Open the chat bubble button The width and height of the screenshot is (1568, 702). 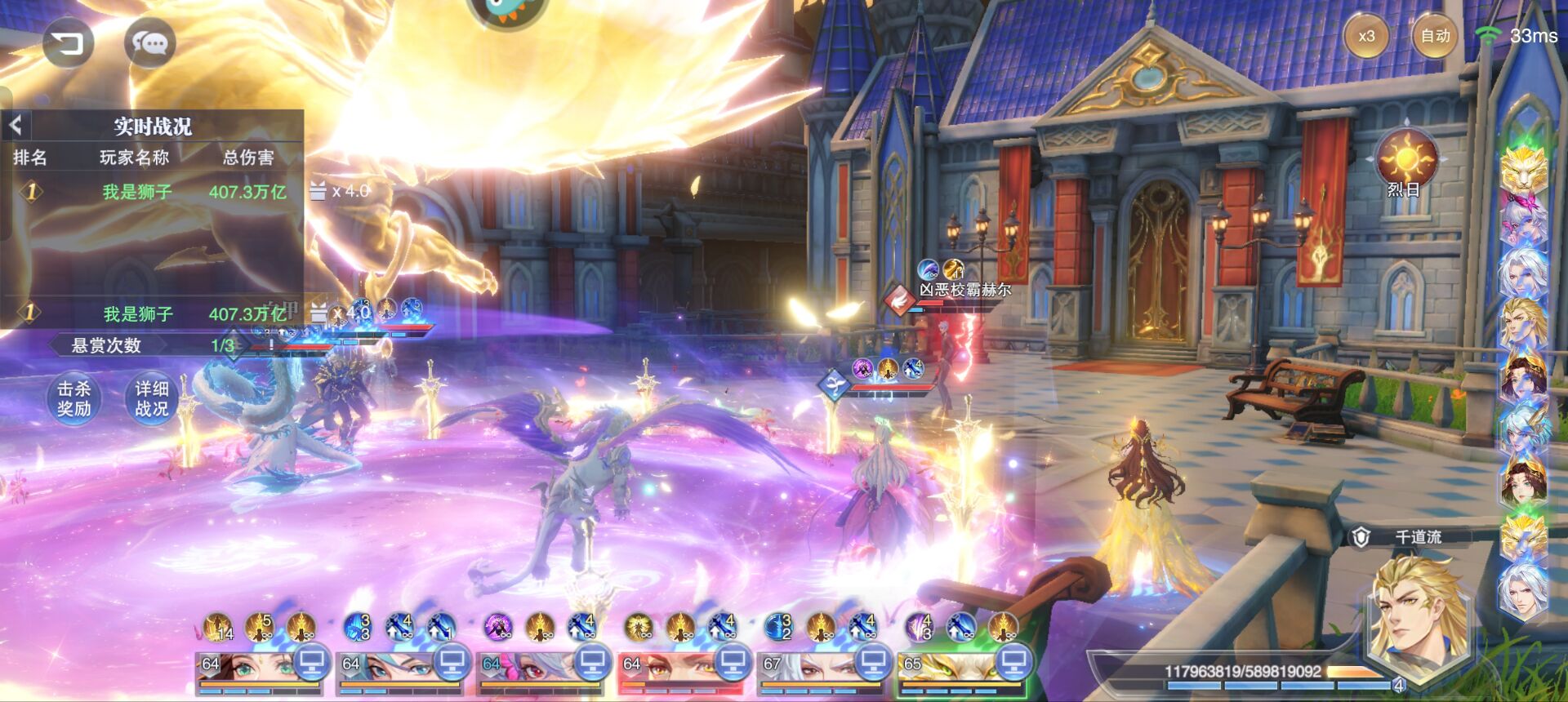(x=150, y=42)
